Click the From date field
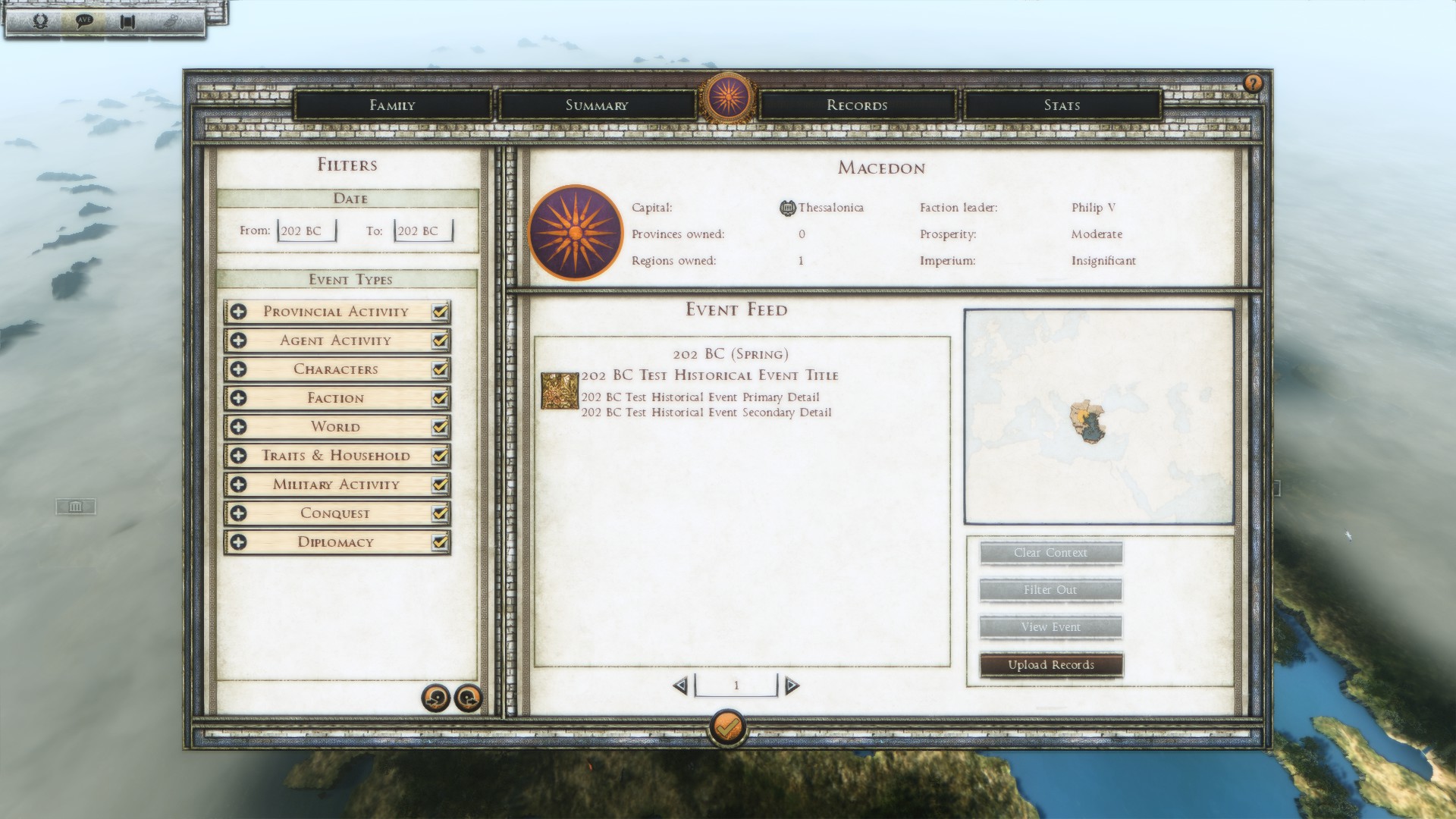 [306, 231]
